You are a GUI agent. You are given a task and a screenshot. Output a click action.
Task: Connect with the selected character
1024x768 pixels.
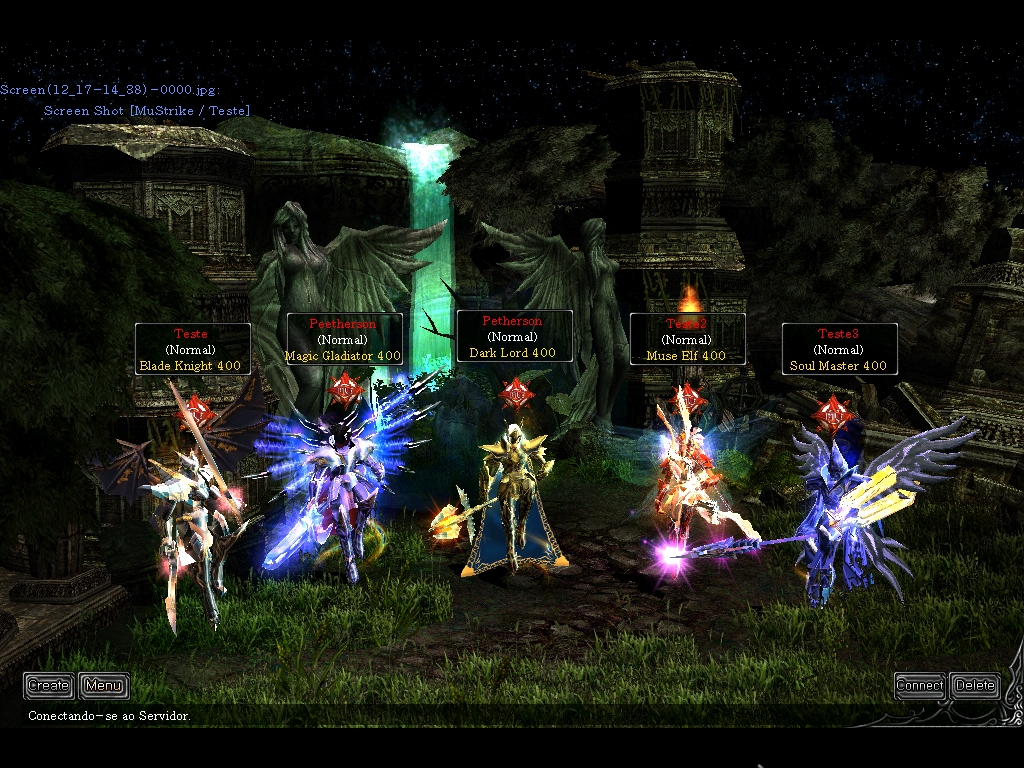pos(919,685)
